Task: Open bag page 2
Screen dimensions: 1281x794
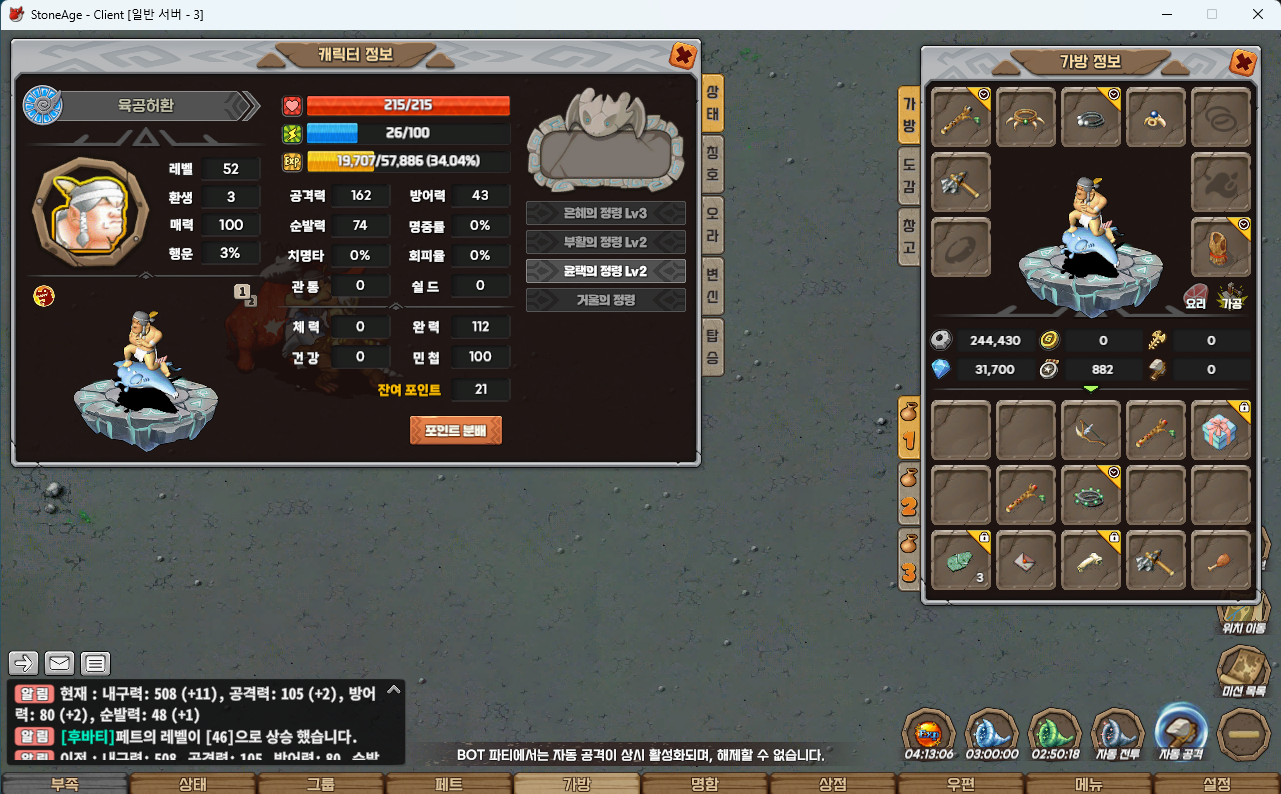Action: pyautogui.click(x=909, y=493)
